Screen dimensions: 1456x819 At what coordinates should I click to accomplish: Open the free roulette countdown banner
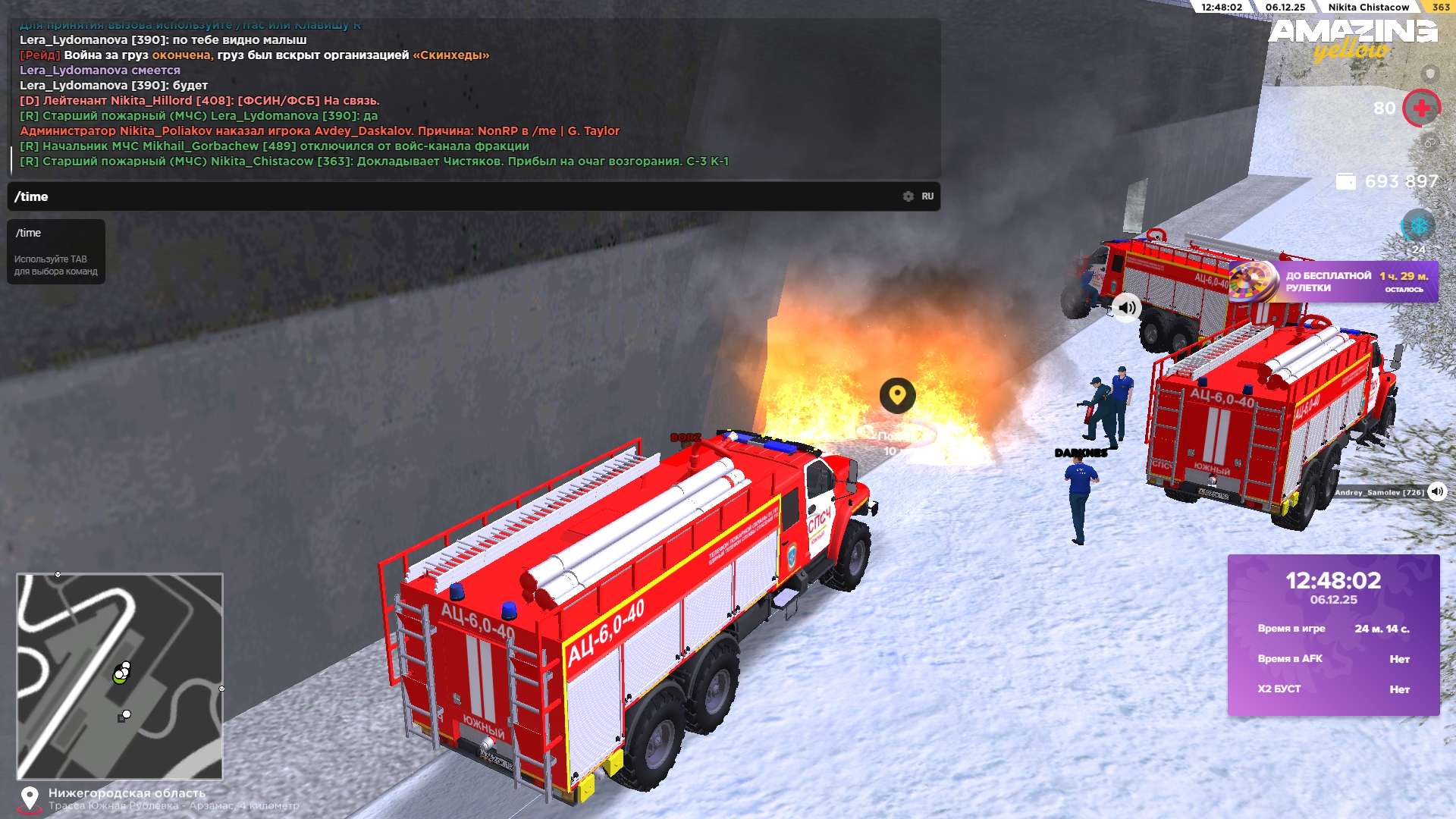[x=1333, y=282]
